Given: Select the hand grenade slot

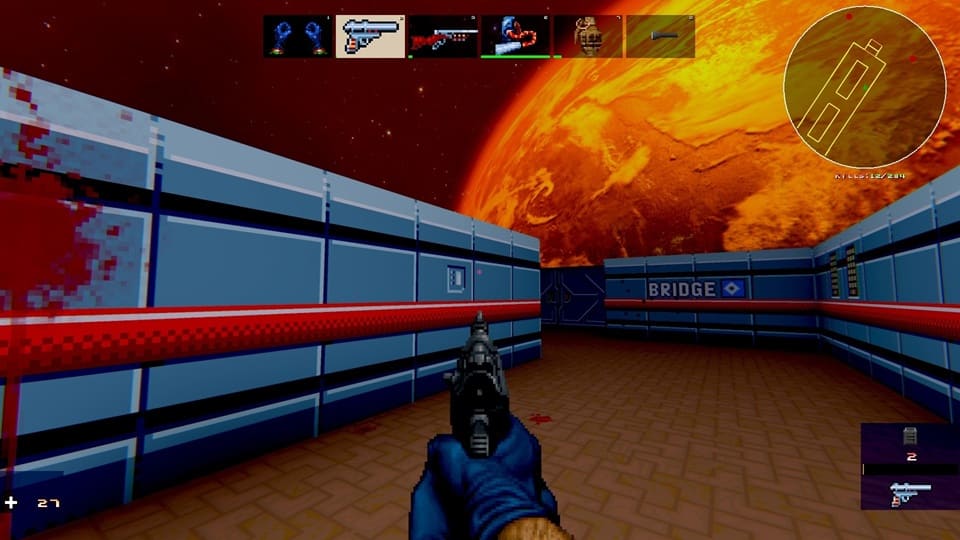Looking at the screenshot, I should [588, 36].
